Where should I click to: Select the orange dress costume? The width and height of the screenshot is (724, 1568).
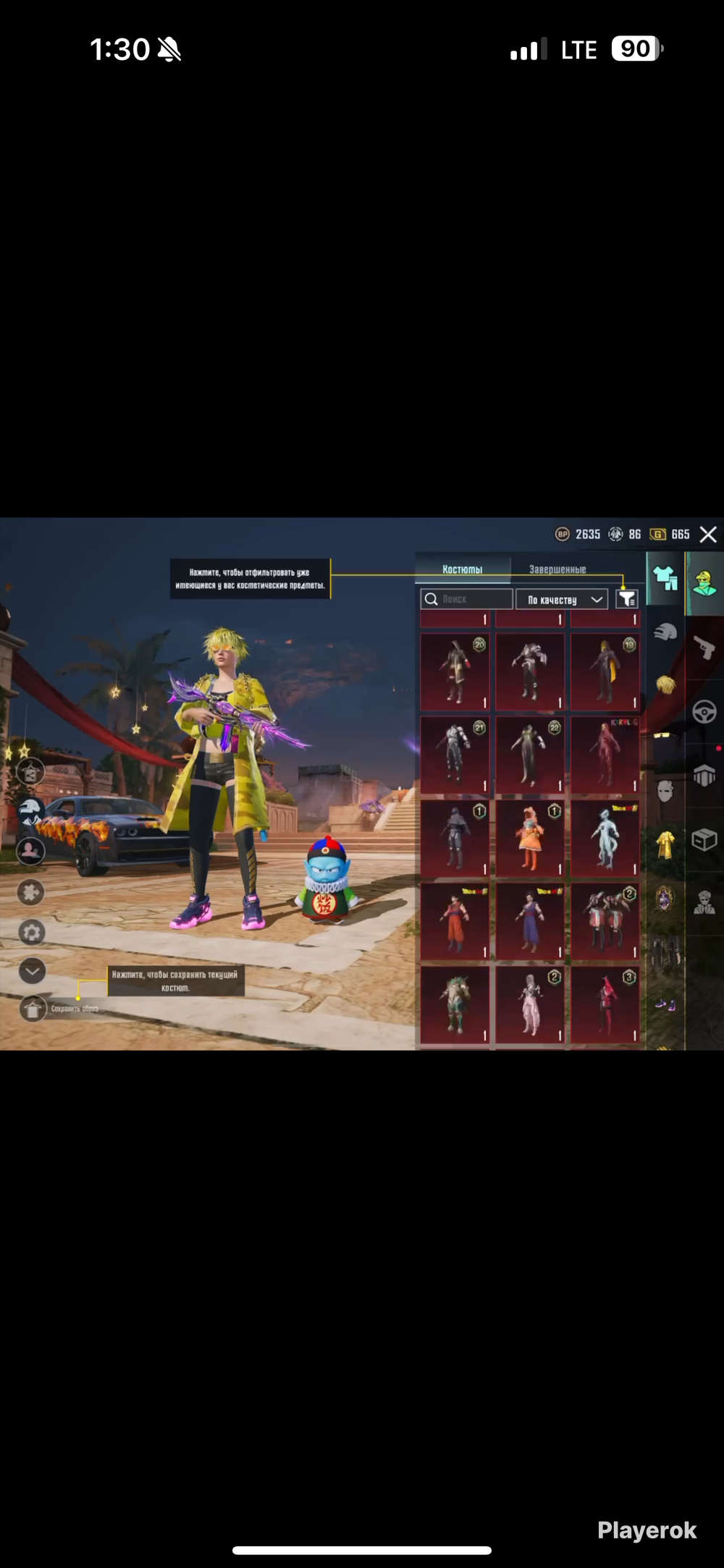point(529,838)
